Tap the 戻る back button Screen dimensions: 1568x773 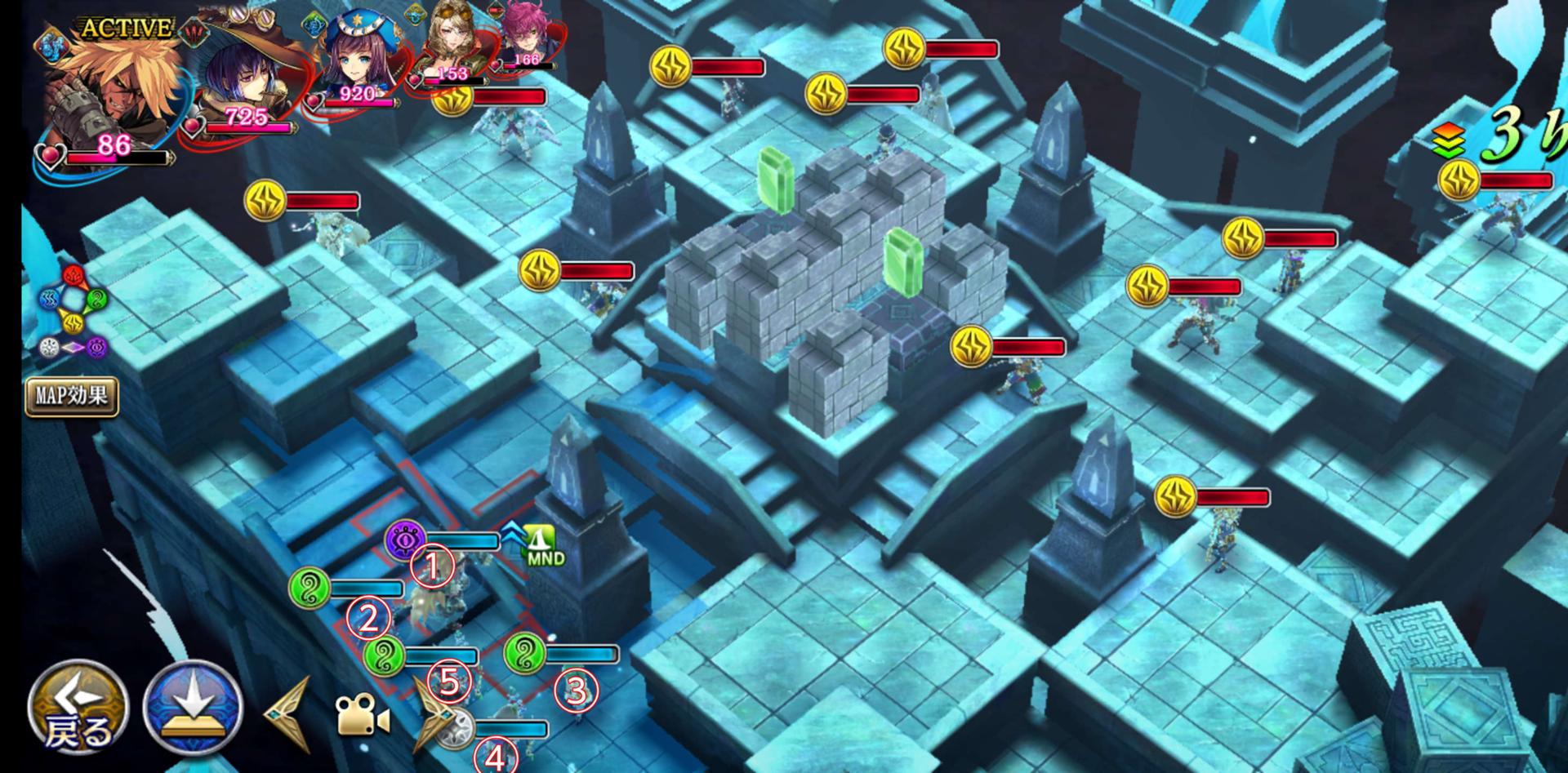[x=78, y=707]
